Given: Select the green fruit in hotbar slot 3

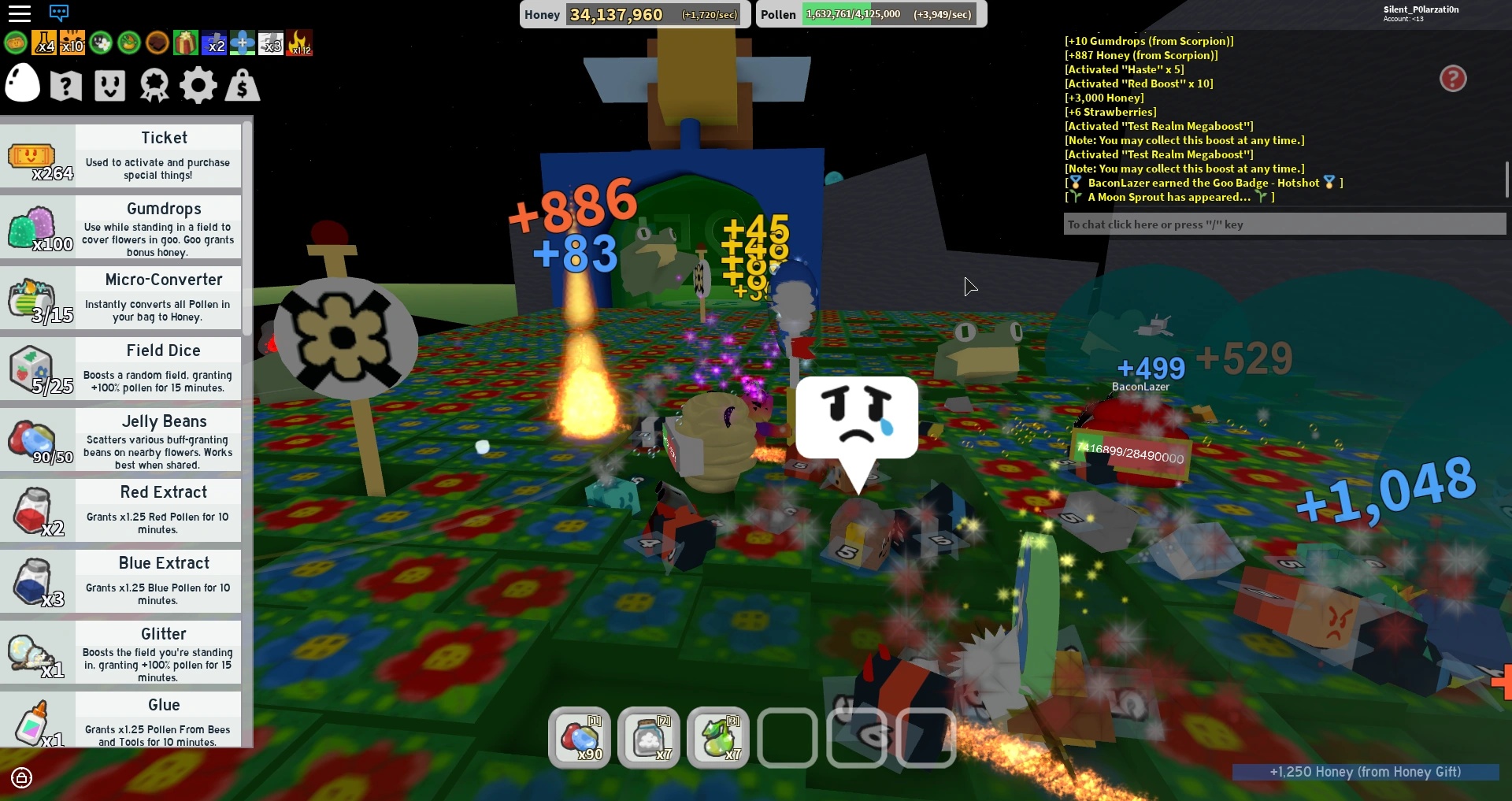Looking at the screenshot, I should (x=717, y=737).
